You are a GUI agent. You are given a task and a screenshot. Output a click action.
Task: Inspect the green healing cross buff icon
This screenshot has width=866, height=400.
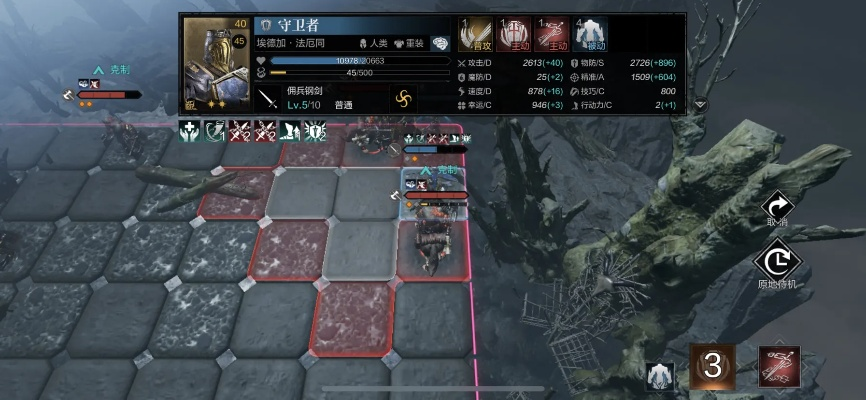190,130
